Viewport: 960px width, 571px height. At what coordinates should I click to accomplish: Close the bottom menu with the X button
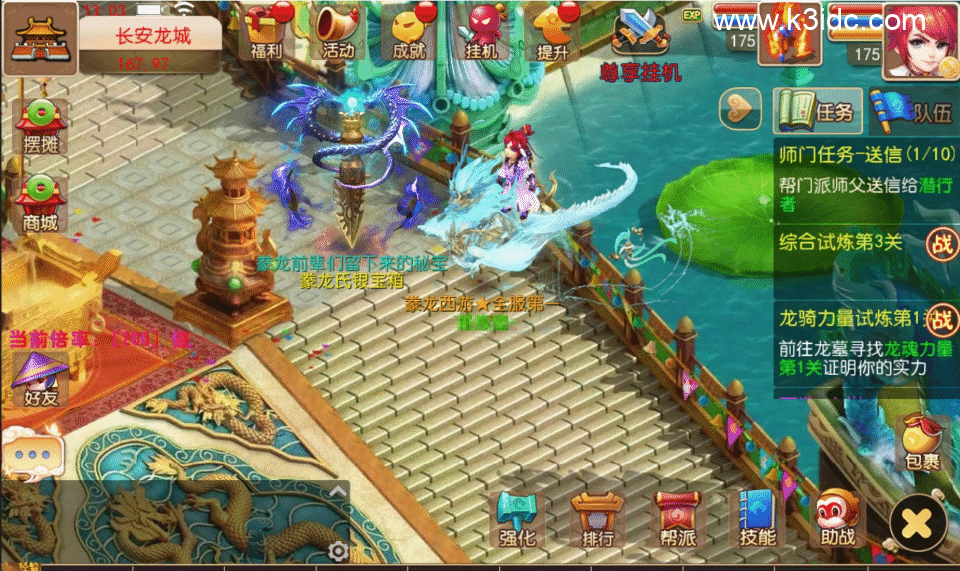tap(917, 521)
